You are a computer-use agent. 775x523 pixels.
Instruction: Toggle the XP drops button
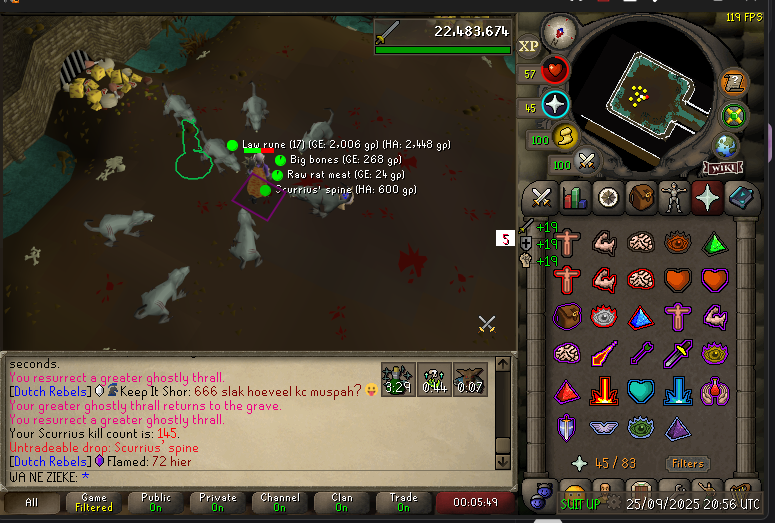click(x=528, y=45)
